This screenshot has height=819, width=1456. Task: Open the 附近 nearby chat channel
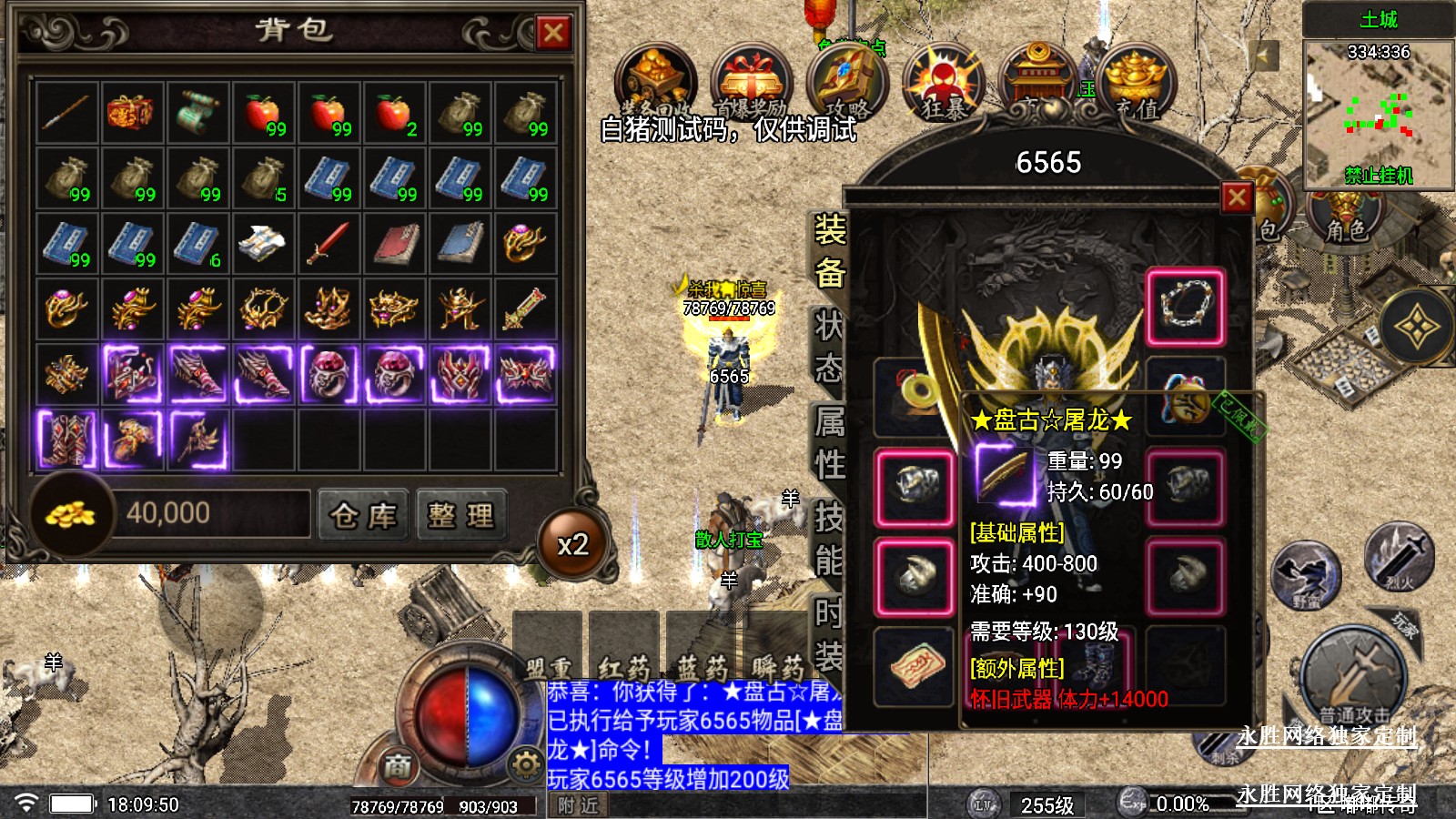point(579,805)
